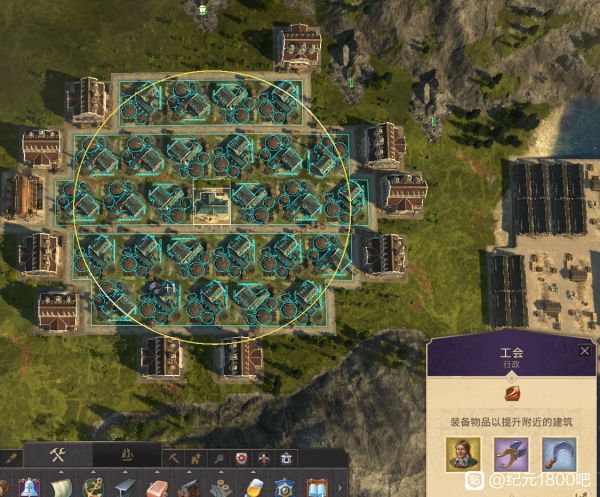
Task: Click the red cross tool button
Action: pyautogui.click(x=240, y=458)
